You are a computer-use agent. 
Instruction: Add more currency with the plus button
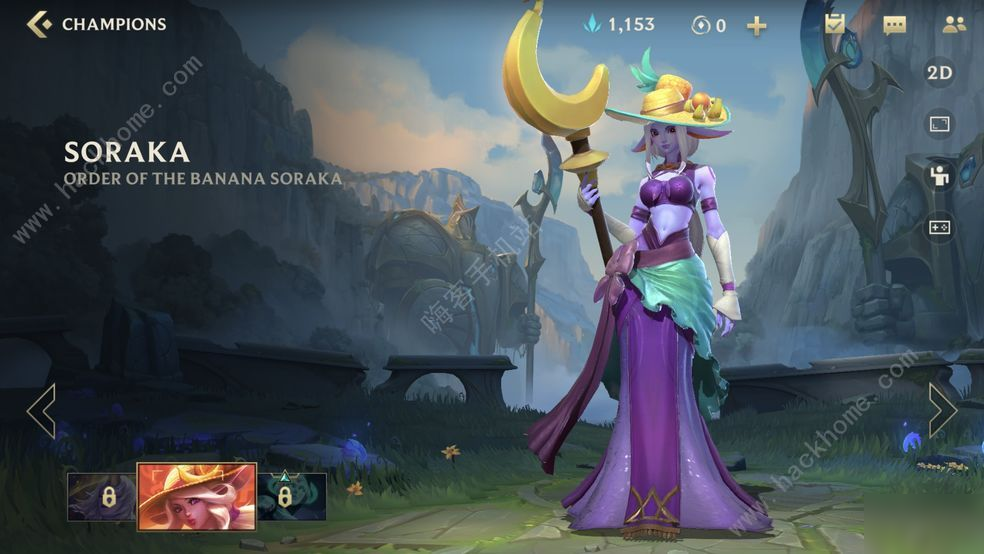[757, 26]
